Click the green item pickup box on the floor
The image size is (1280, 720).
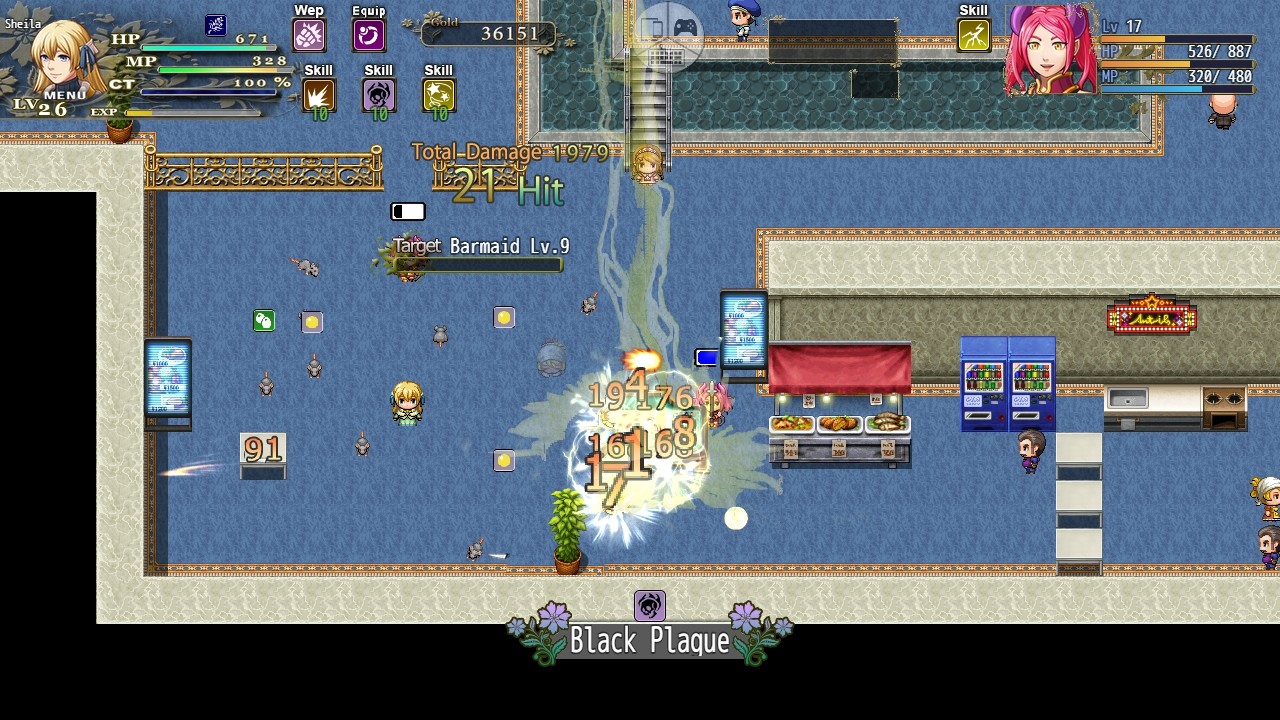tap(263, 321)
